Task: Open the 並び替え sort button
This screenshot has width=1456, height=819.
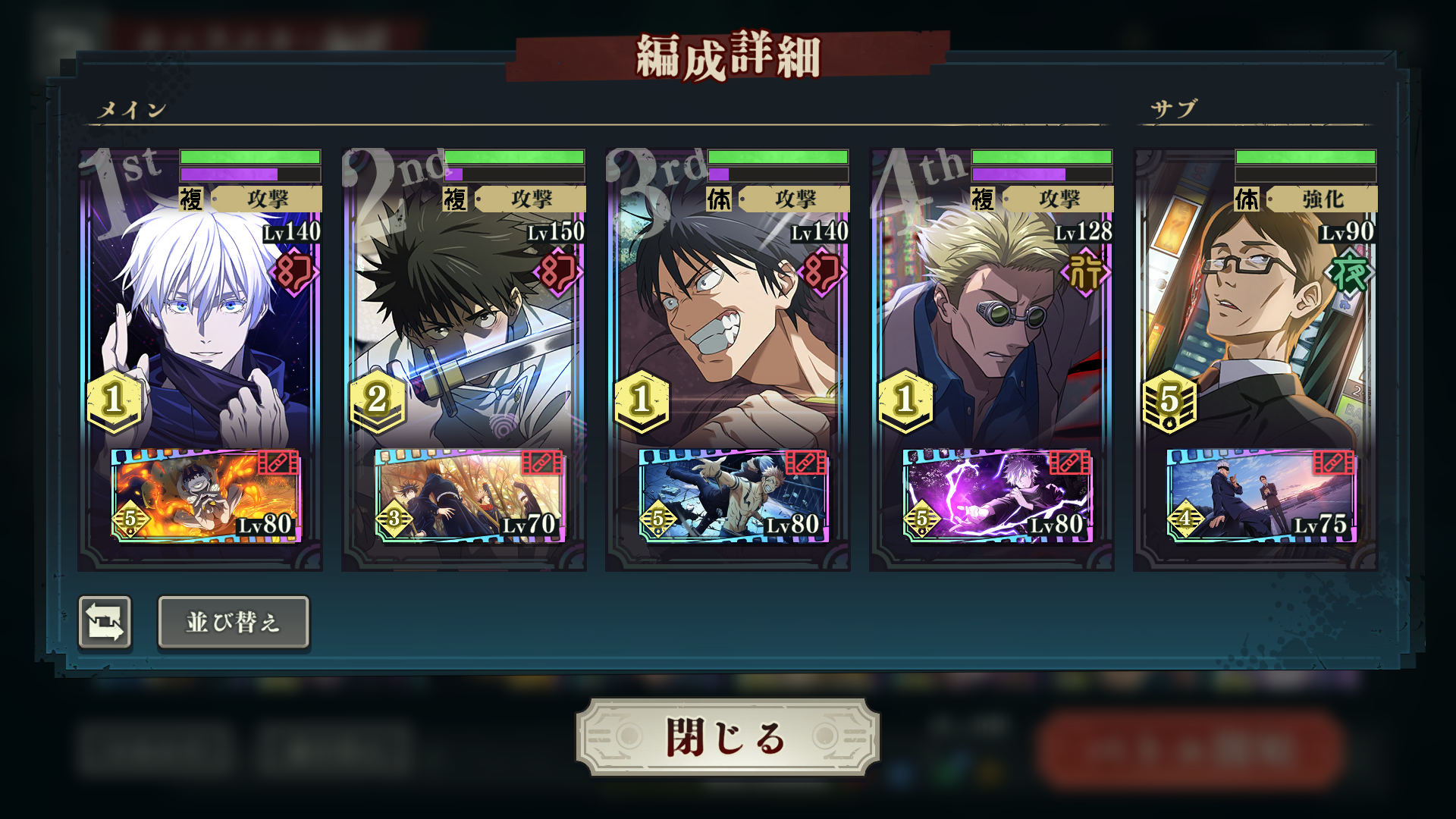Action: coord(234,623)
